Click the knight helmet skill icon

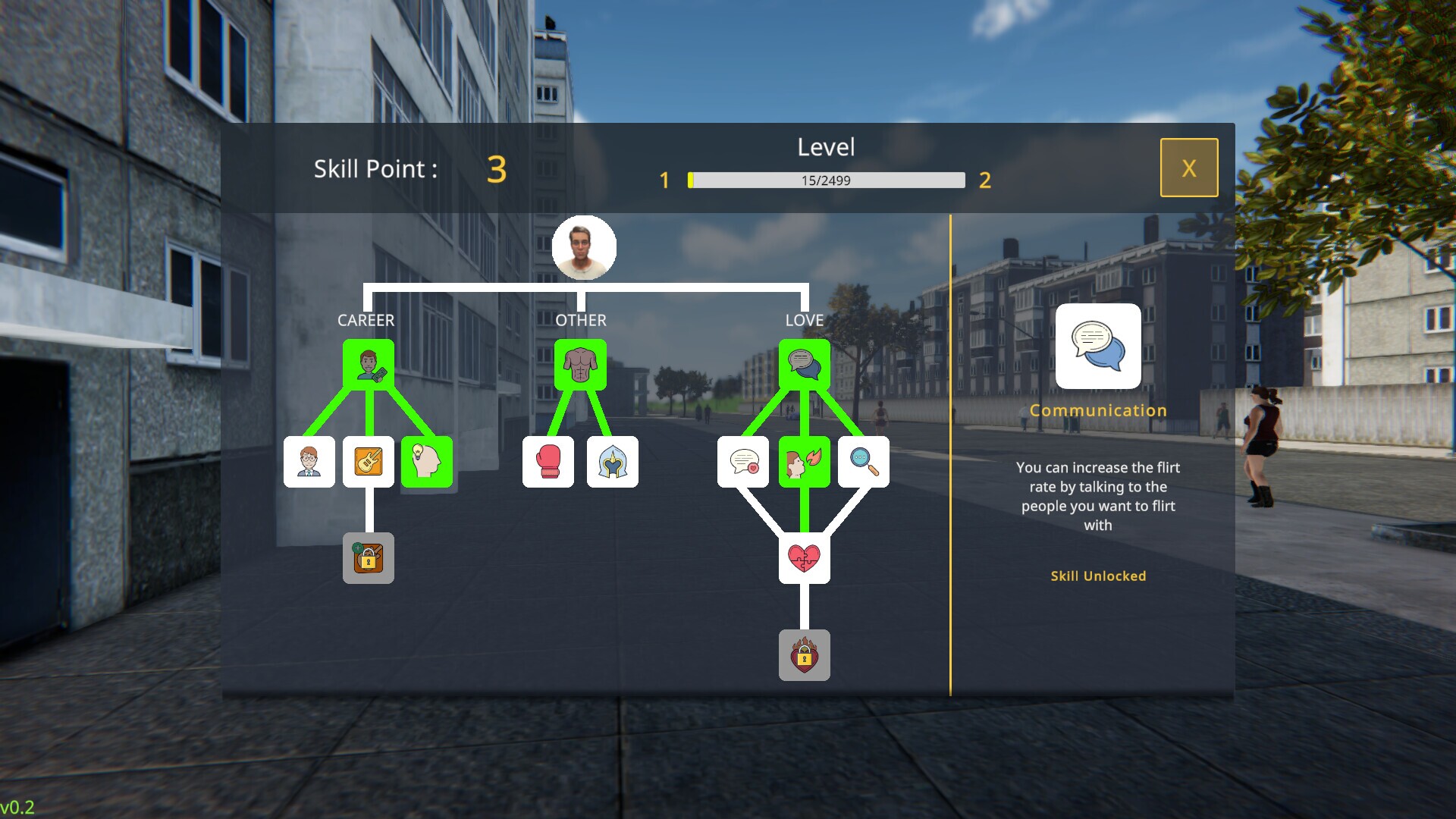coord(613,462)
